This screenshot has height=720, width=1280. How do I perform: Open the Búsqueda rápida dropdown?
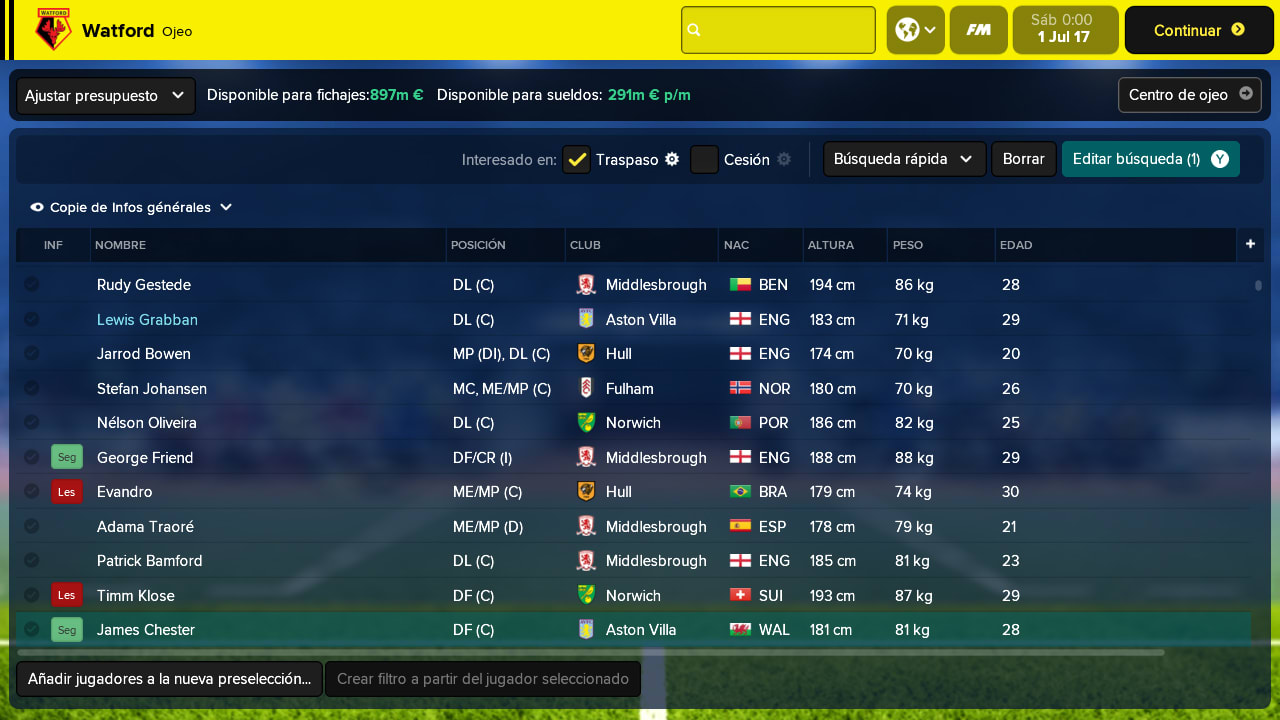pos(903,158)
